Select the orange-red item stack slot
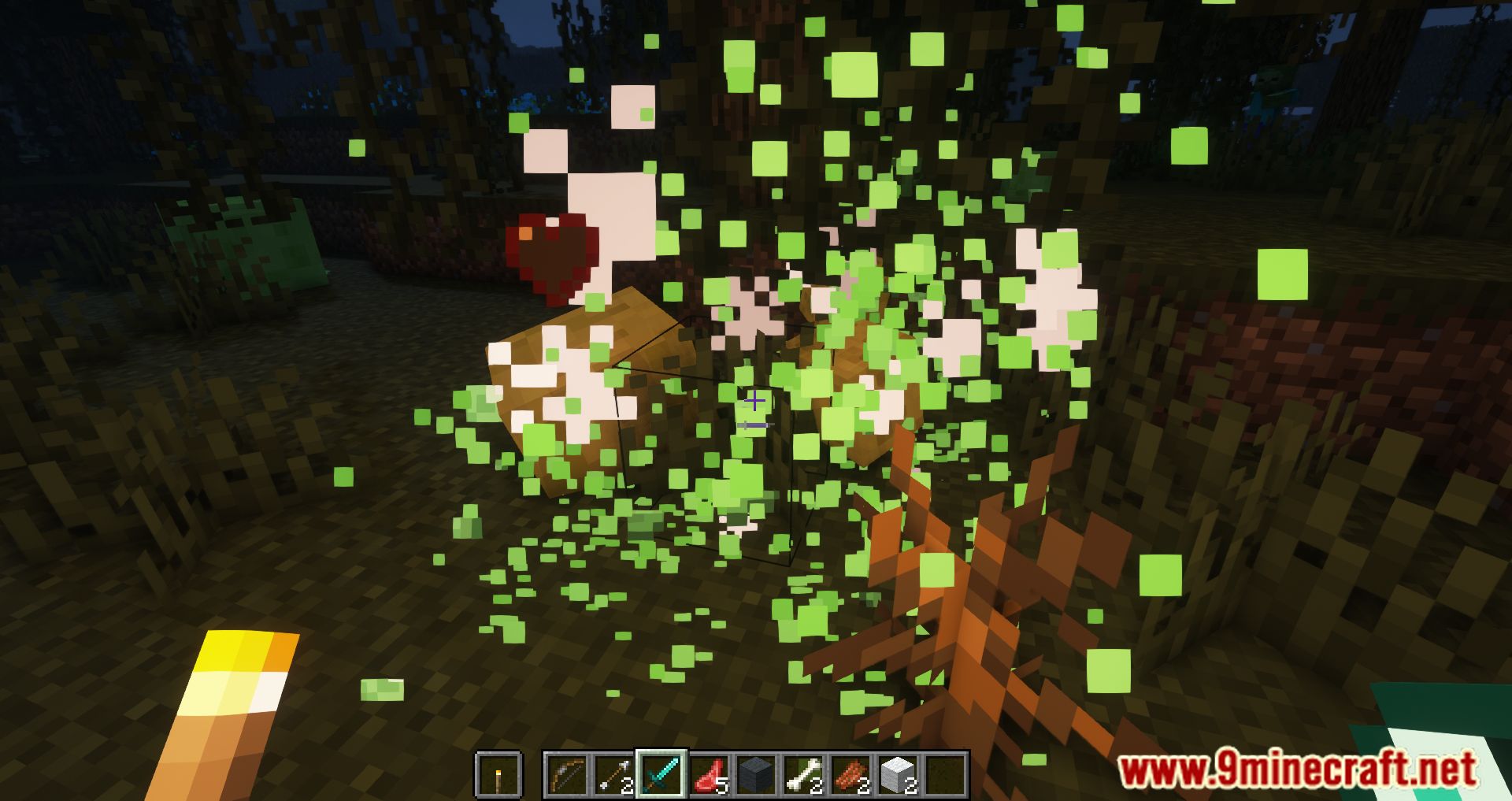The image size is (1512, 801). click(x=850, y=775)
